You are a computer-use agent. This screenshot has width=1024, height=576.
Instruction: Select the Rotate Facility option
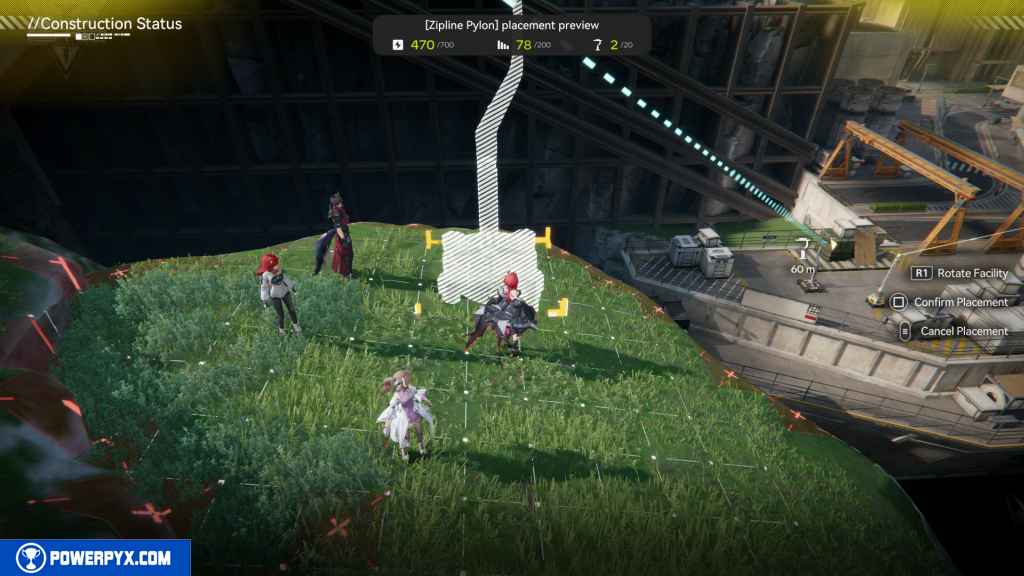point(971,273)
